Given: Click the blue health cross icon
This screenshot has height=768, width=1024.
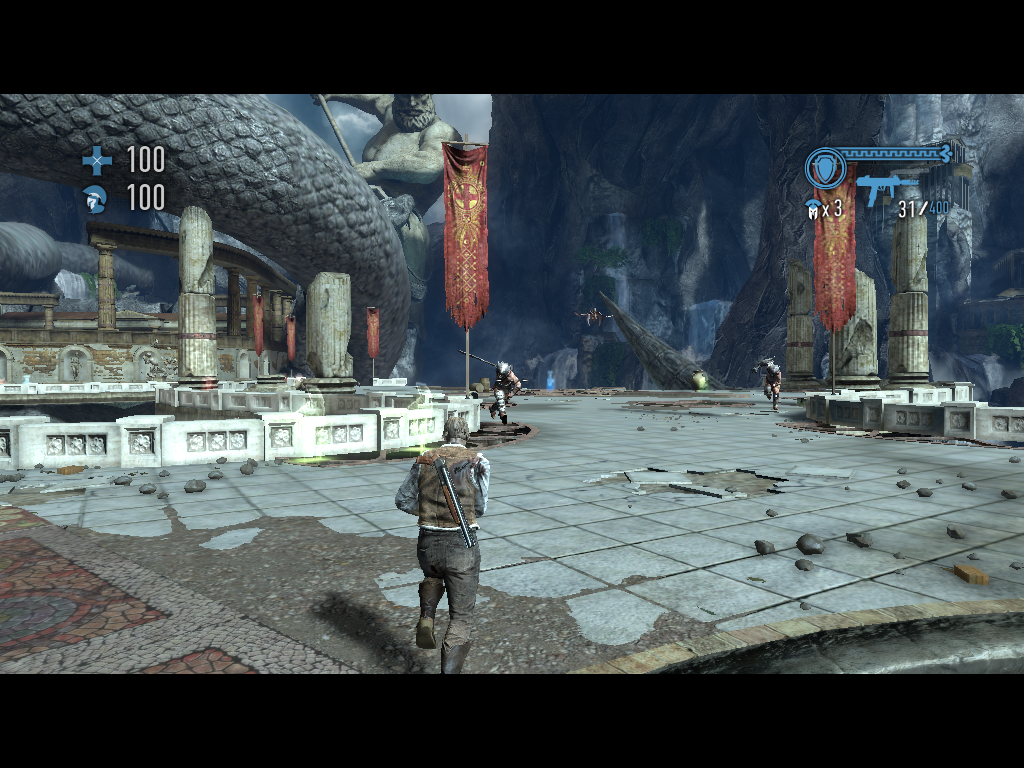Looking at the screenshot, I should click(x=97, y=160).
